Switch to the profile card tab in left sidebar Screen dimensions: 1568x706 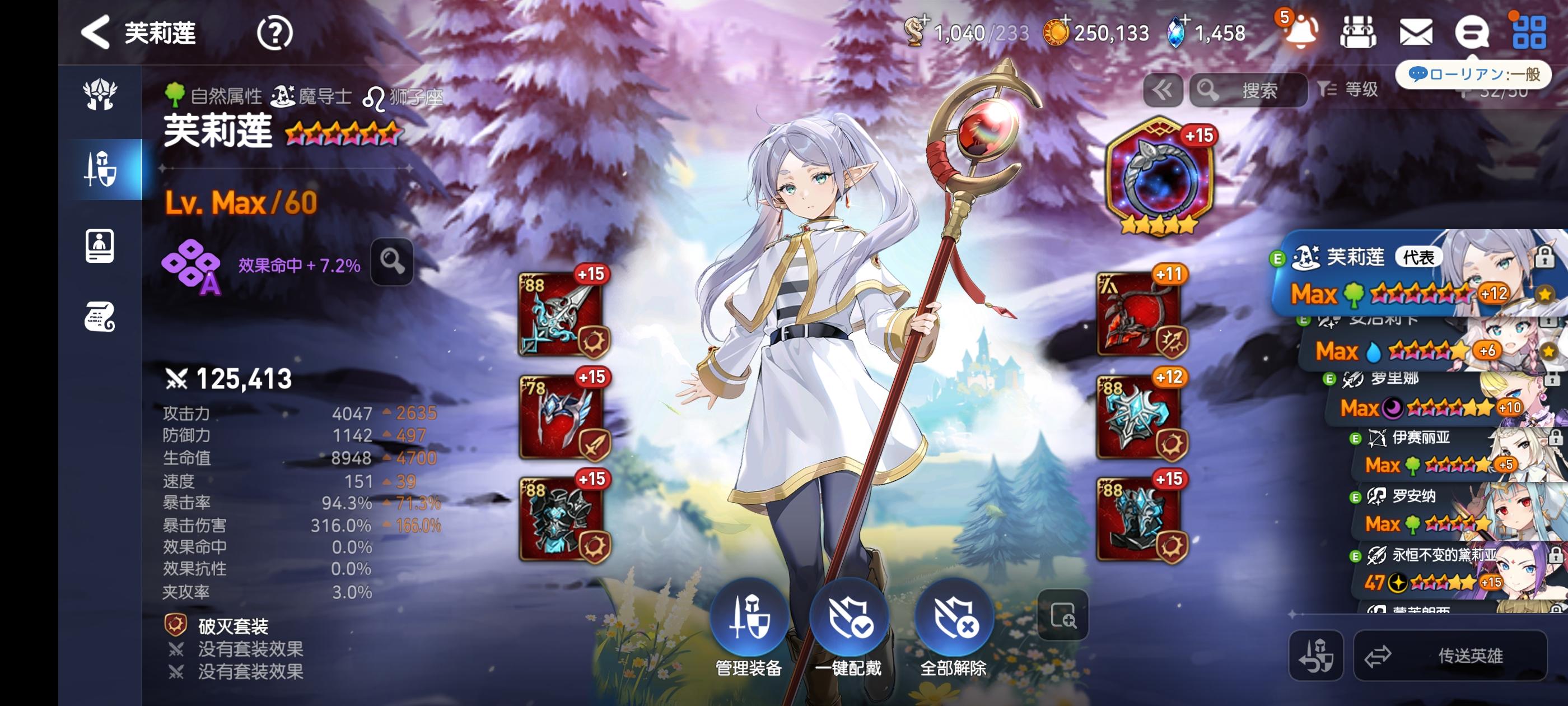(100, 243)
